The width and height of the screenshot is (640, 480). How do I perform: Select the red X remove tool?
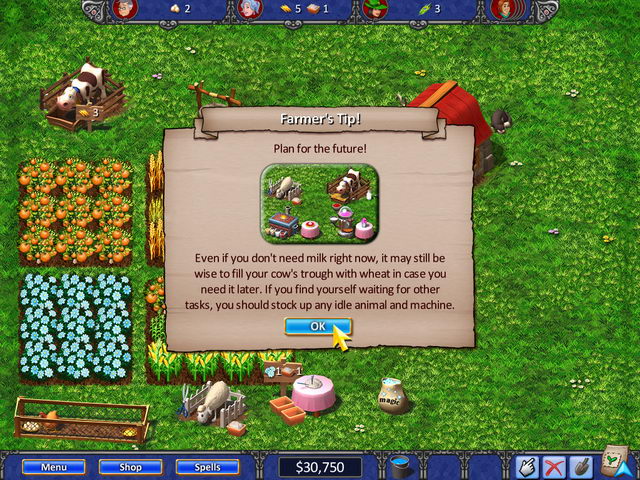(553, 467)
